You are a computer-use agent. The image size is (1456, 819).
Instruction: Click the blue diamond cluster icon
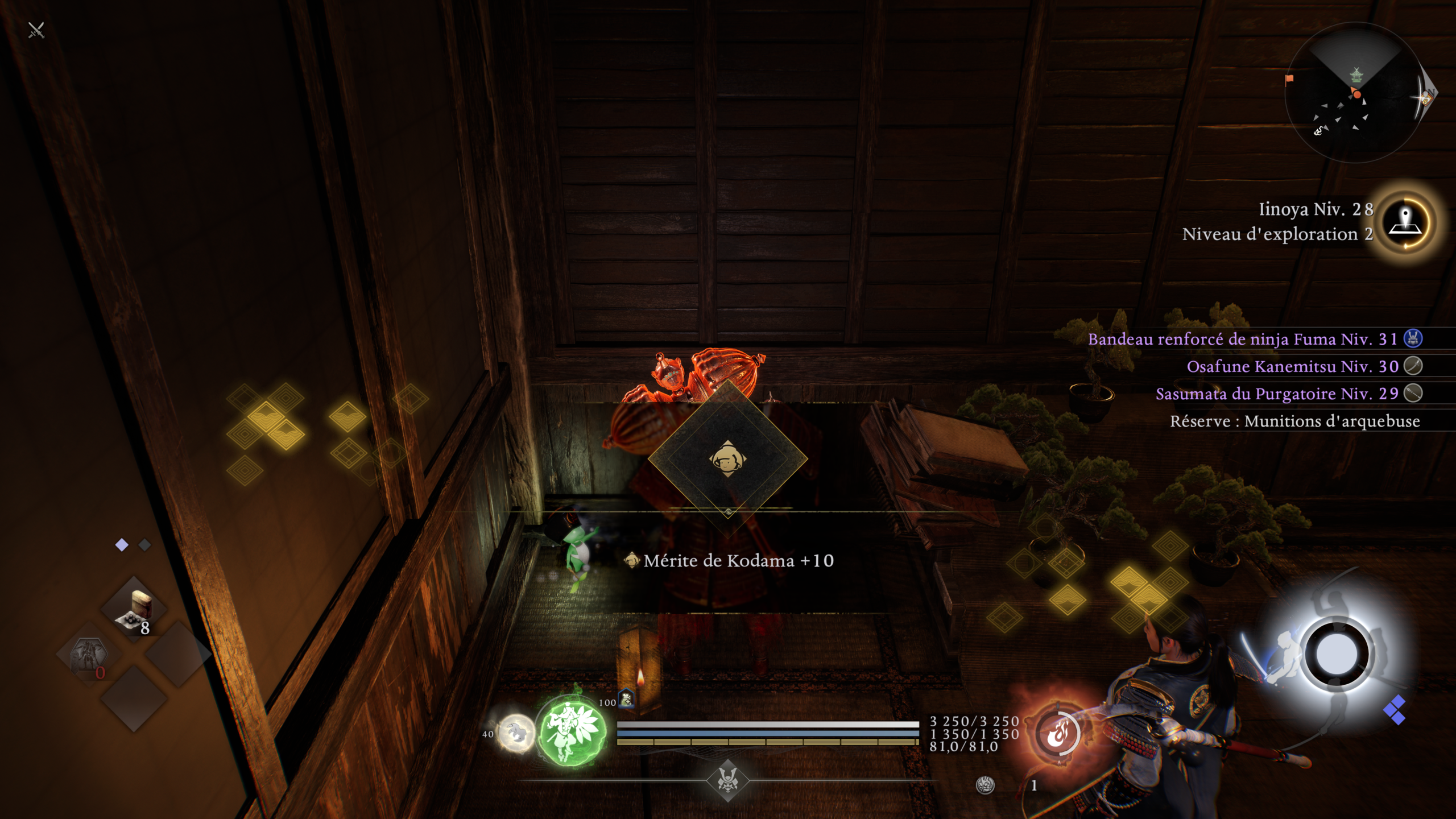click(1395, 710)
